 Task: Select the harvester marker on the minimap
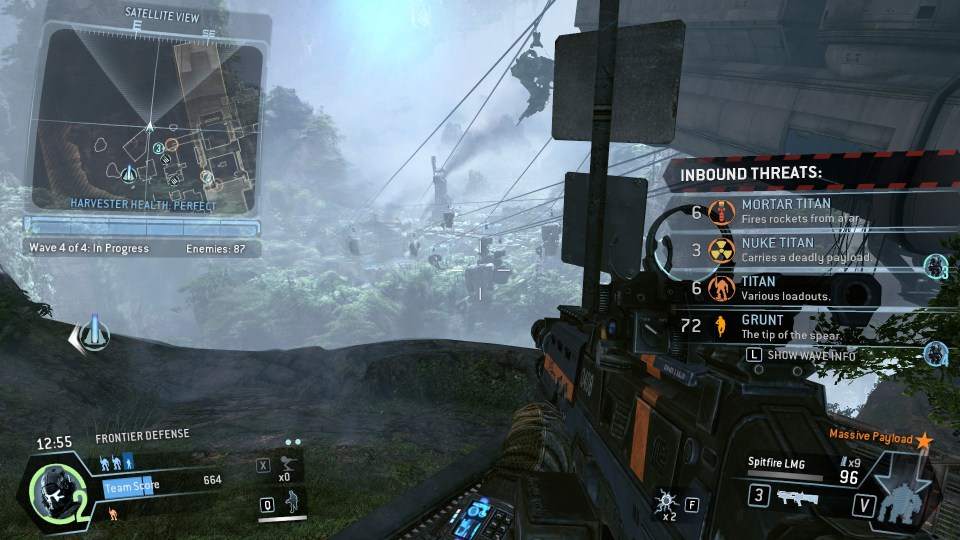129,177
